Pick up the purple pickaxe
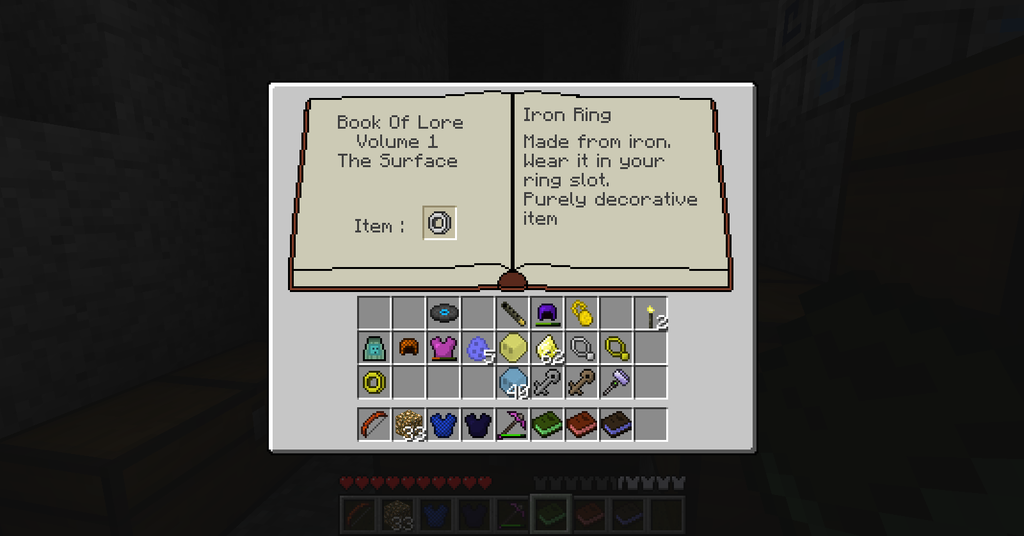Screen dimensions: 1024x536 [x=512, y=424]
